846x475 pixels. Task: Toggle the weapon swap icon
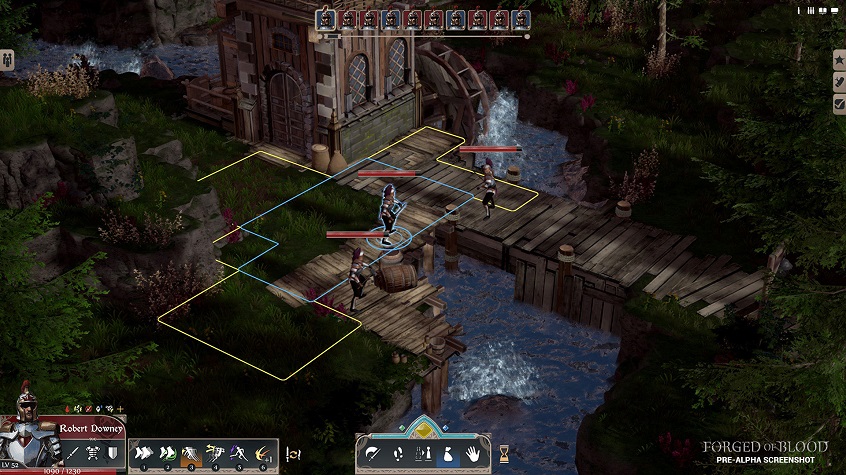pos(293,454)
